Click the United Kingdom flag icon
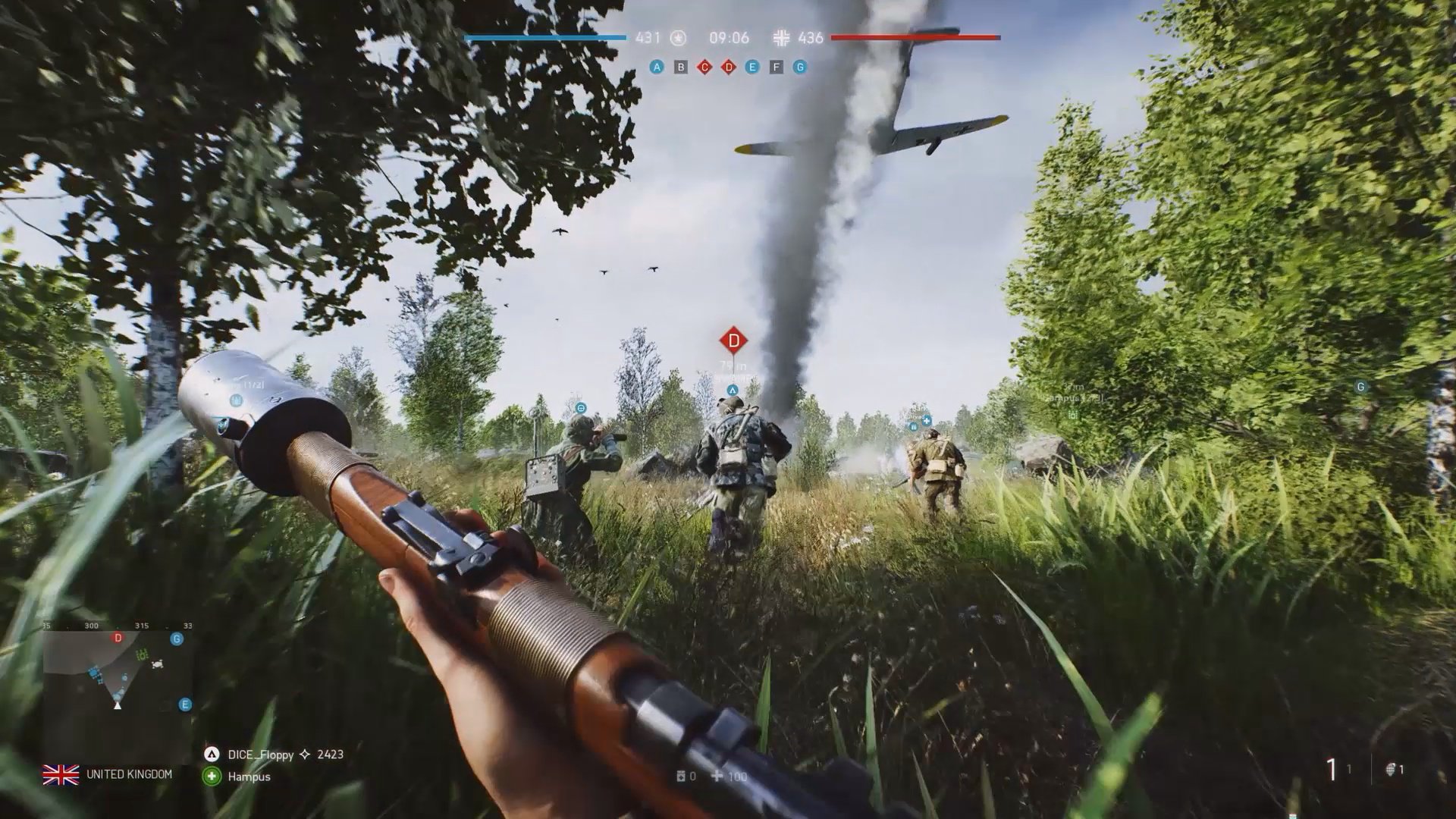This screenshot has height=819, width=1456. pyautogui.click(x=61, y=774)
